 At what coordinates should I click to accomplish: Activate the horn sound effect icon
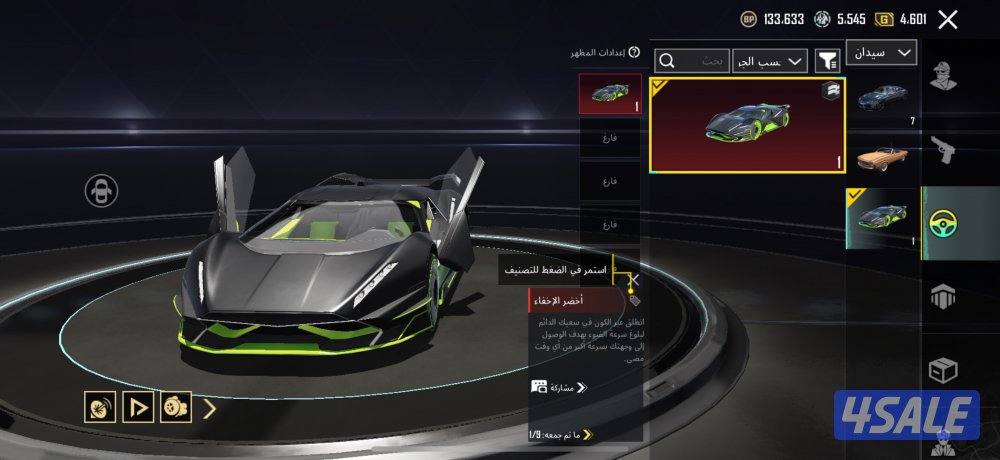(98, 407)
